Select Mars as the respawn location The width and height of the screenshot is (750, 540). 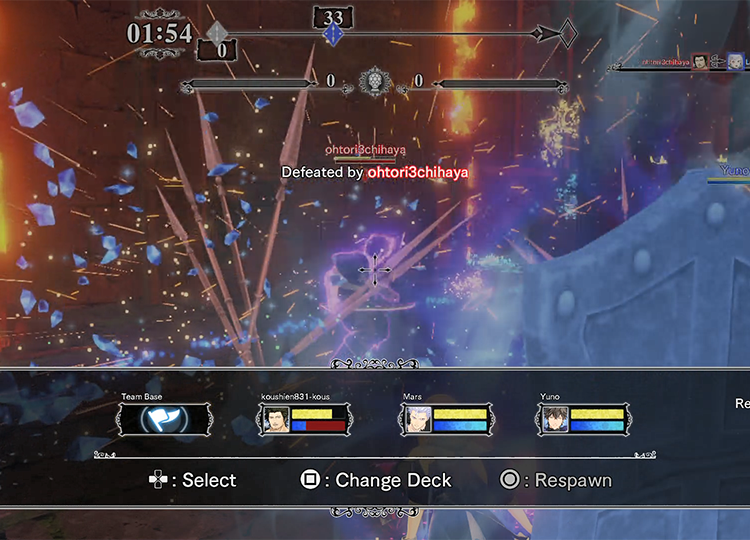click(445, 420)
